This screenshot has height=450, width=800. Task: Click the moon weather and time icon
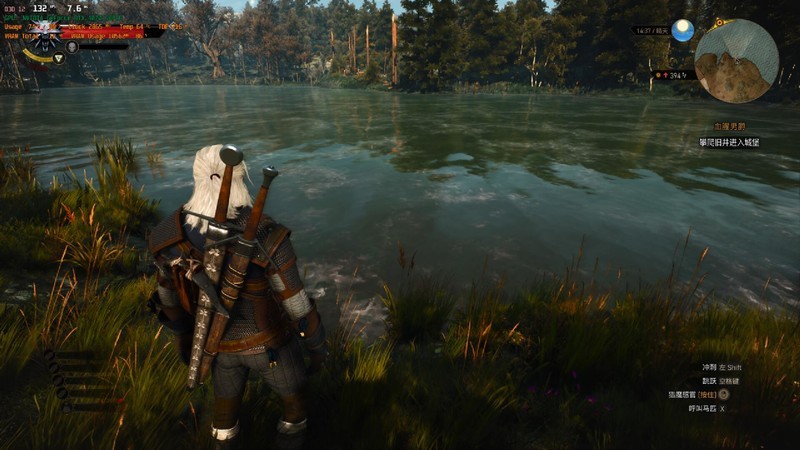(683, 31)
